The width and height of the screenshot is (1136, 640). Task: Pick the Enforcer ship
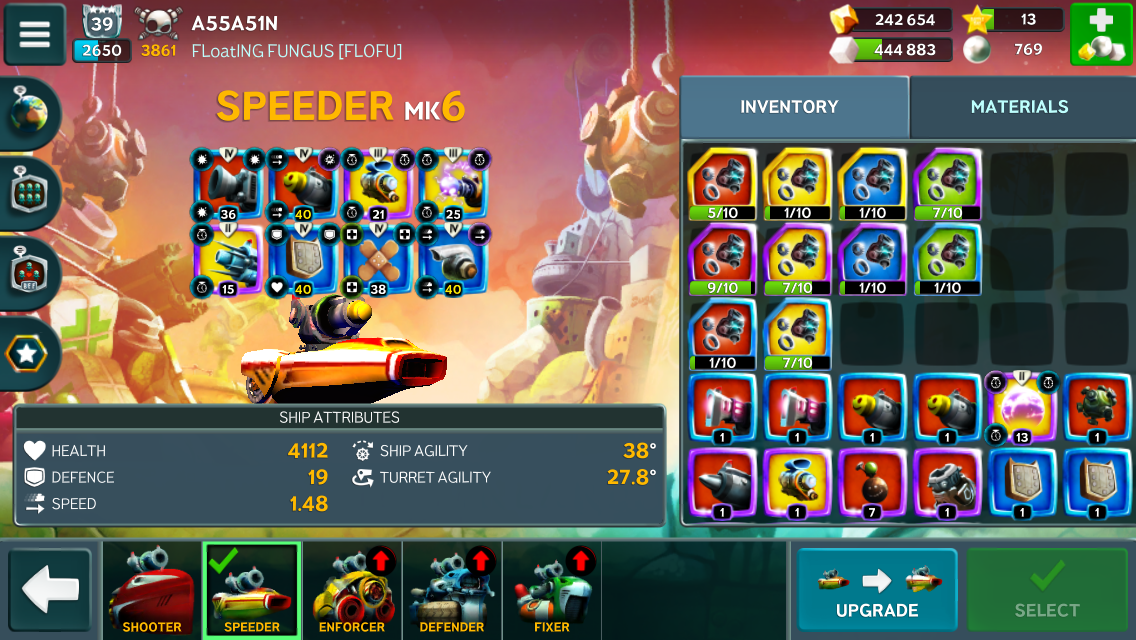352,590
